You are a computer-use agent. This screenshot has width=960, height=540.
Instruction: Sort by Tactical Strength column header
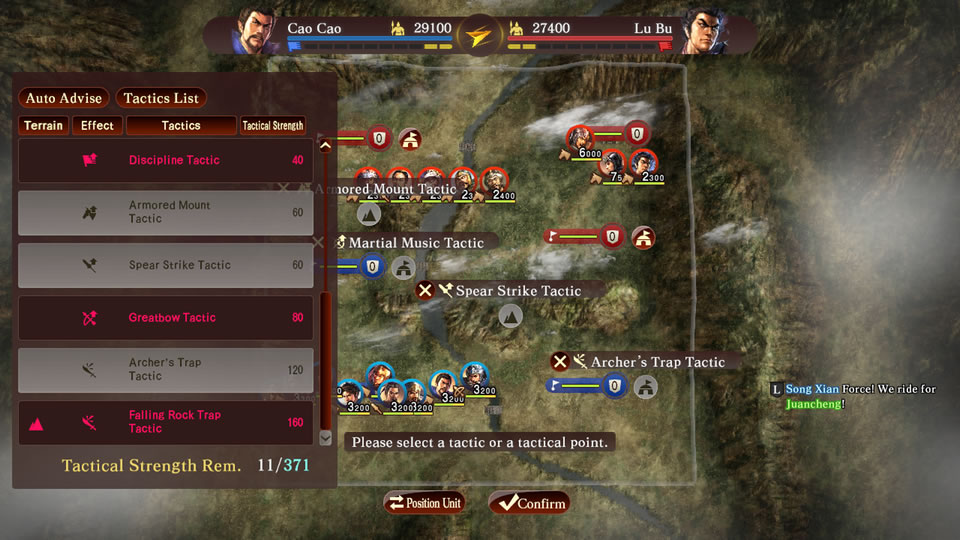coord(272,126)
